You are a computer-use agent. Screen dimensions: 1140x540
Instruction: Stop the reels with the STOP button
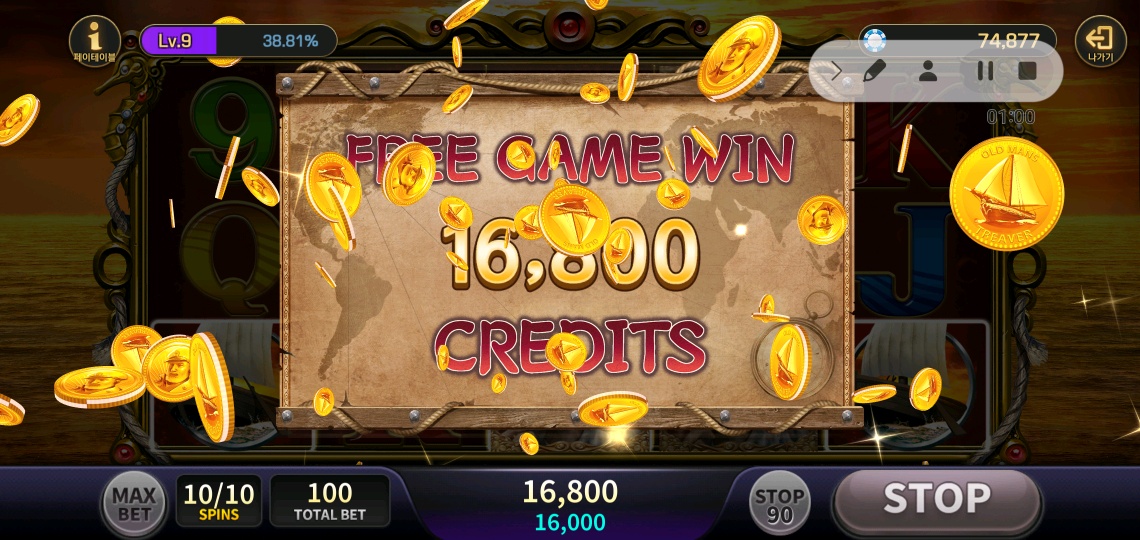click(x=936, y=499)
